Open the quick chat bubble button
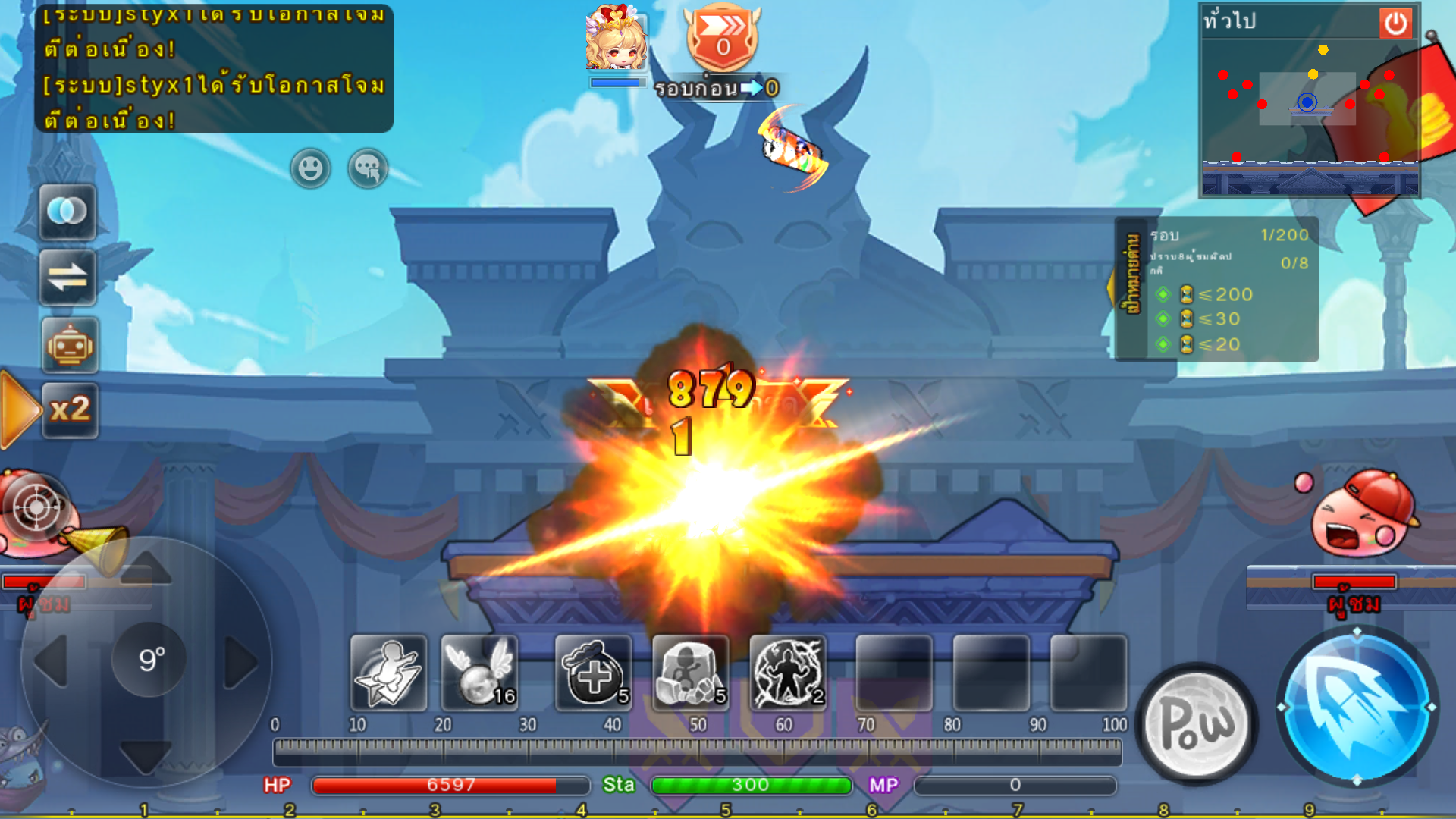Screen dimensions: 1456x819 pos(368,168)
